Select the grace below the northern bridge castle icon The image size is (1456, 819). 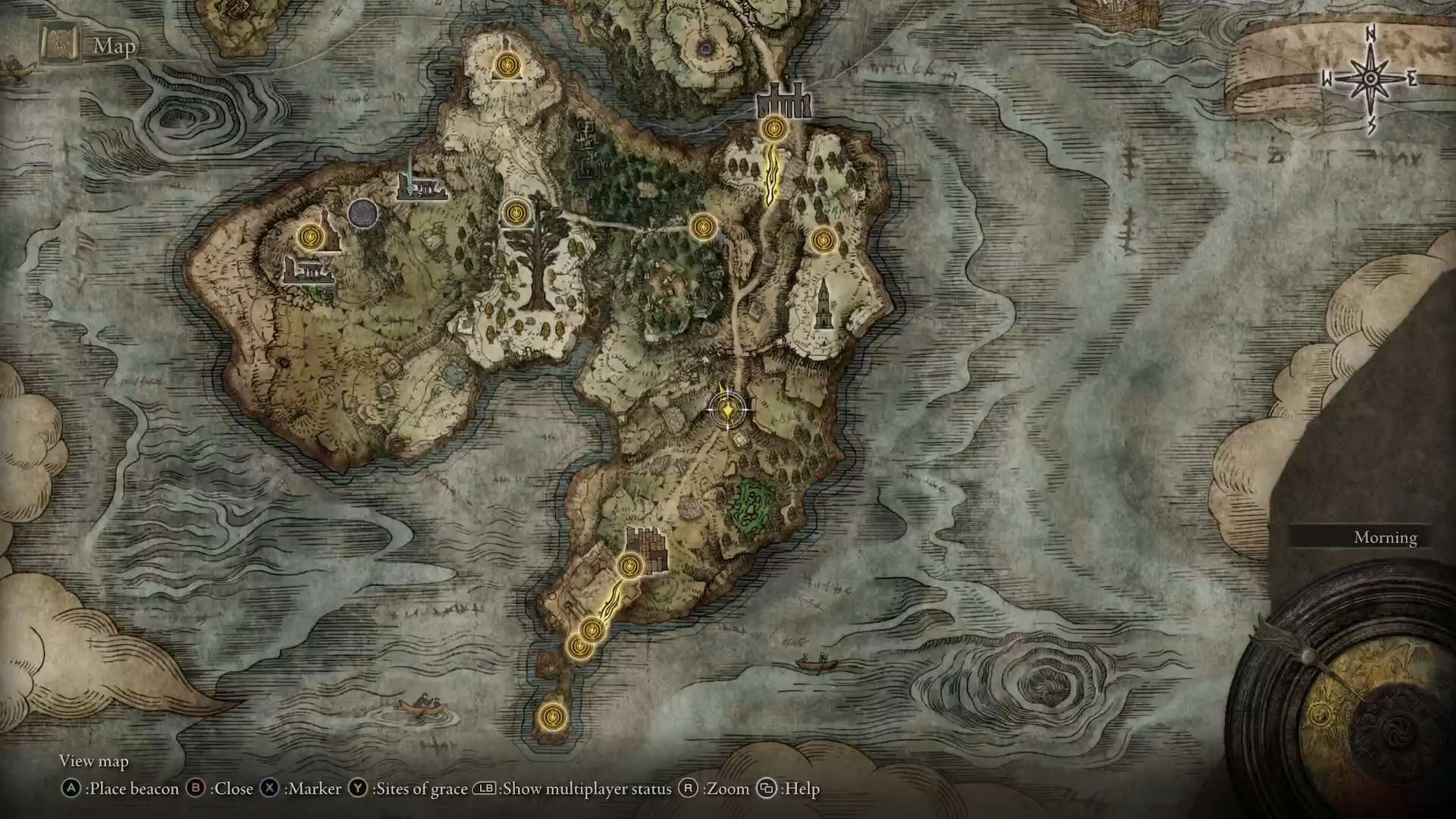pos(773,129)
